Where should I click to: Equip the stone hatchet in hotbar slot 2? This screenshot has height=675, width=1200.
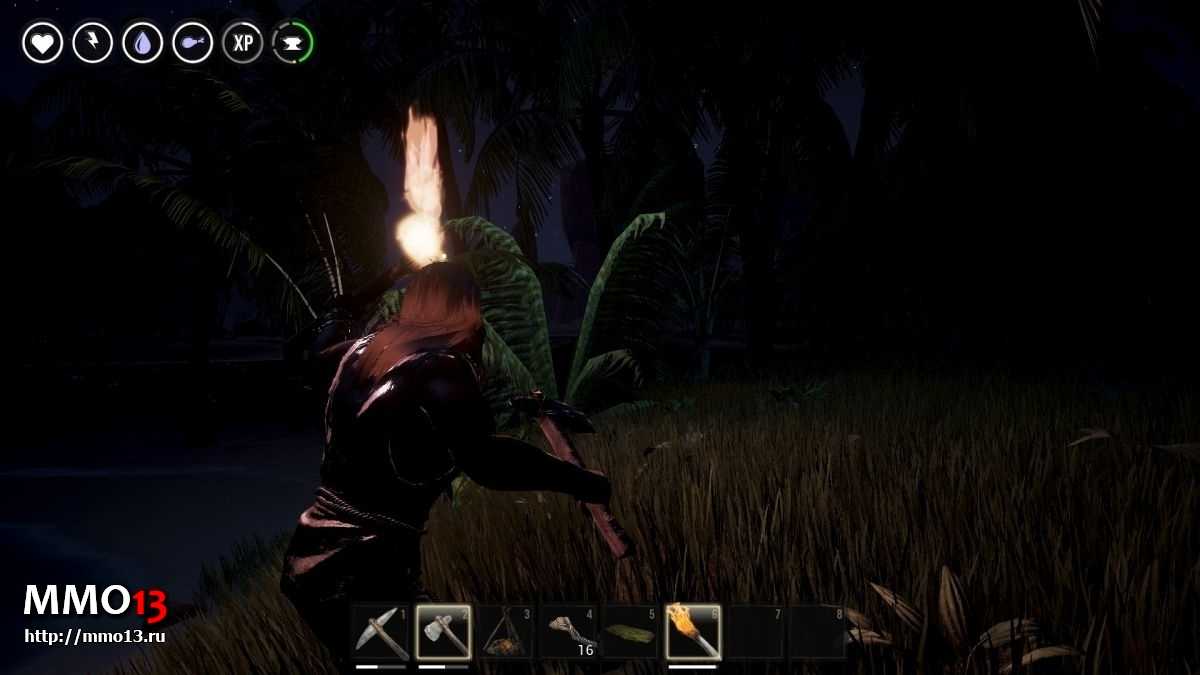pyautogui.click(x=443, y=632)
